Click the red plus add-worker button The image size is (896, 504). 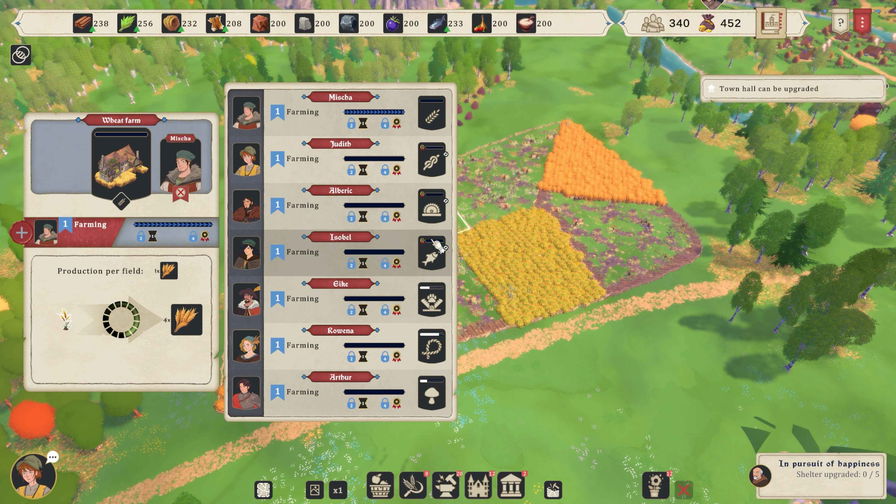(x=21, y=233)
